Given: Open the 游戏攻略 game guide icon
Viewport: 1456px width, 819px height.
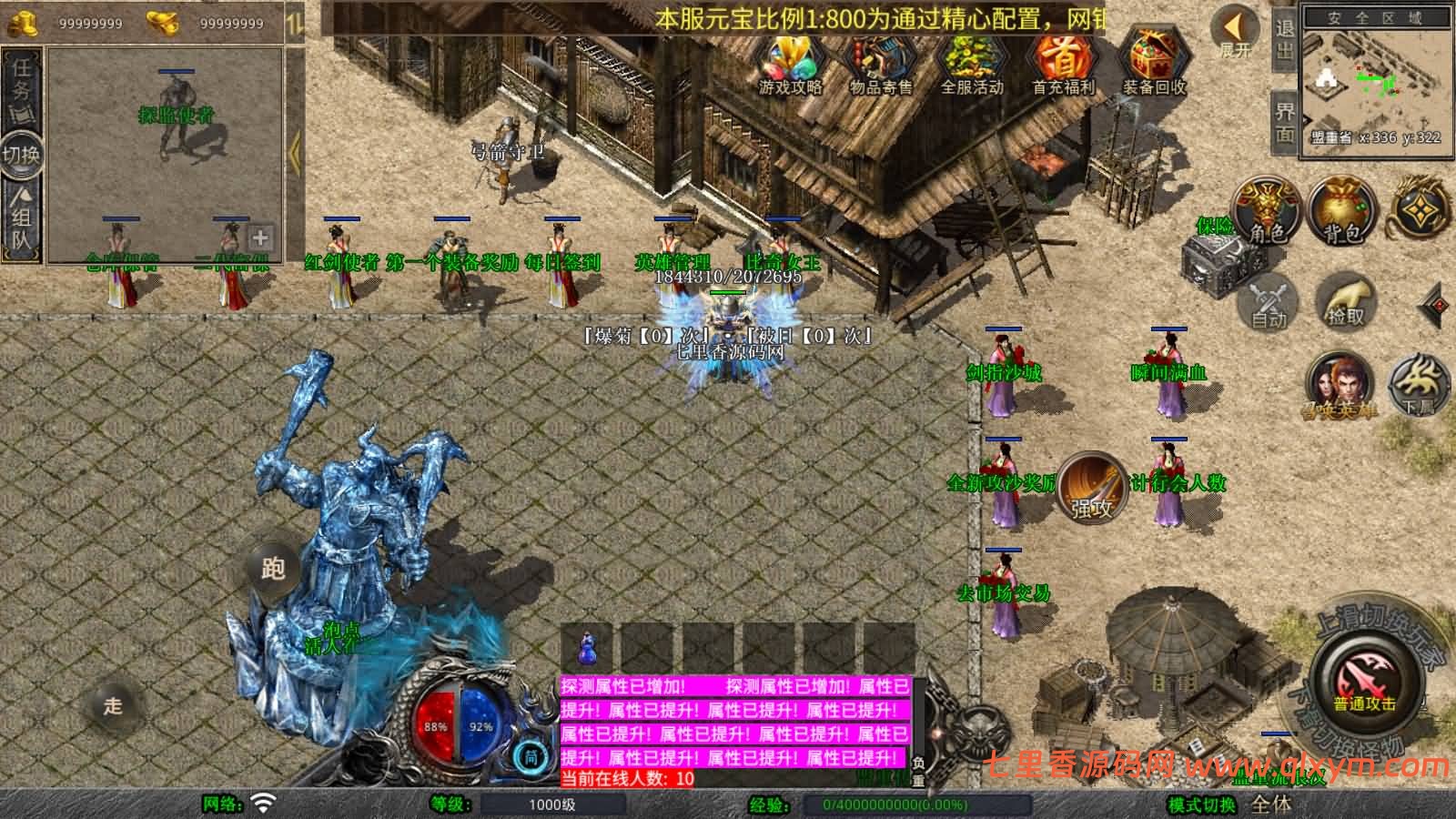Looking at the screenshot, I should 790,64.
